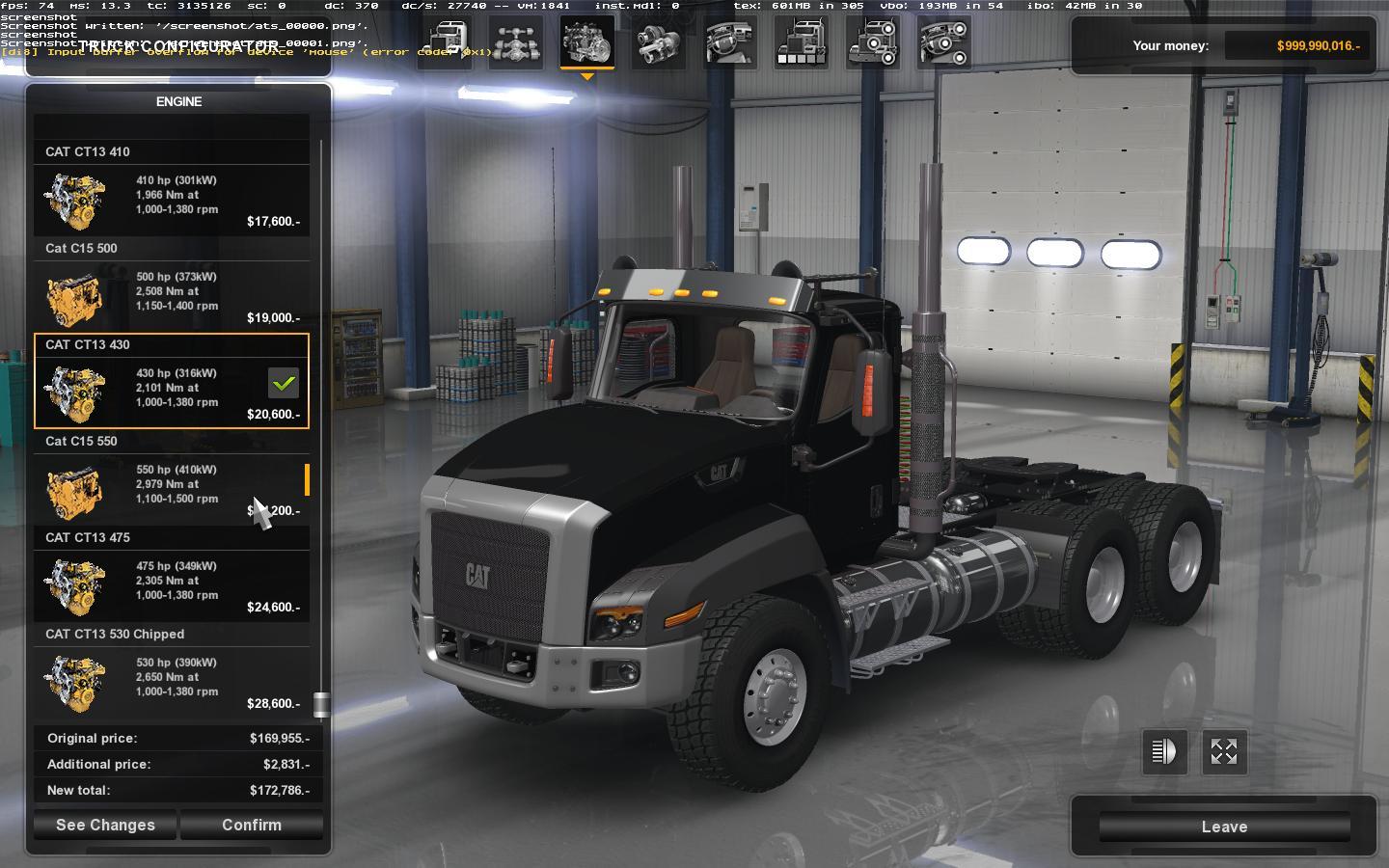Open the truck paint color tab

[802, 42]
